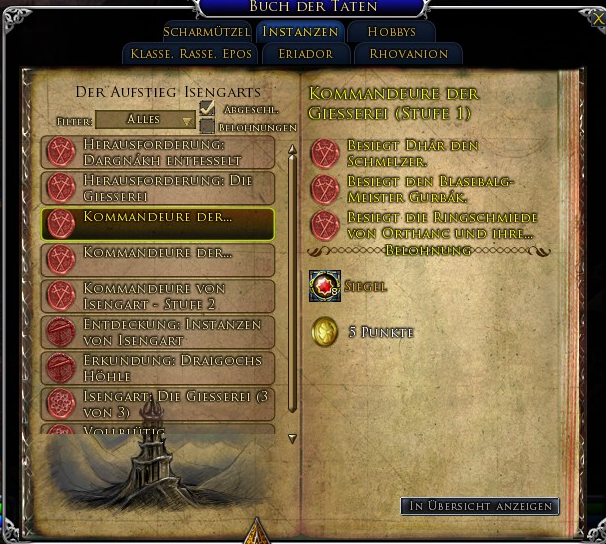
Task: Click In Übersicht anzeigen button
Action: click(479, 506)
